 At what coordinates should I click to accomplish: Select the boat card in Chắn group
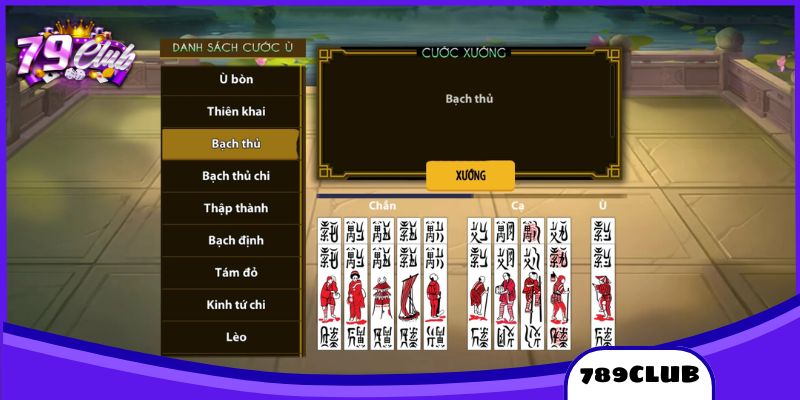(x=408, y=283)
